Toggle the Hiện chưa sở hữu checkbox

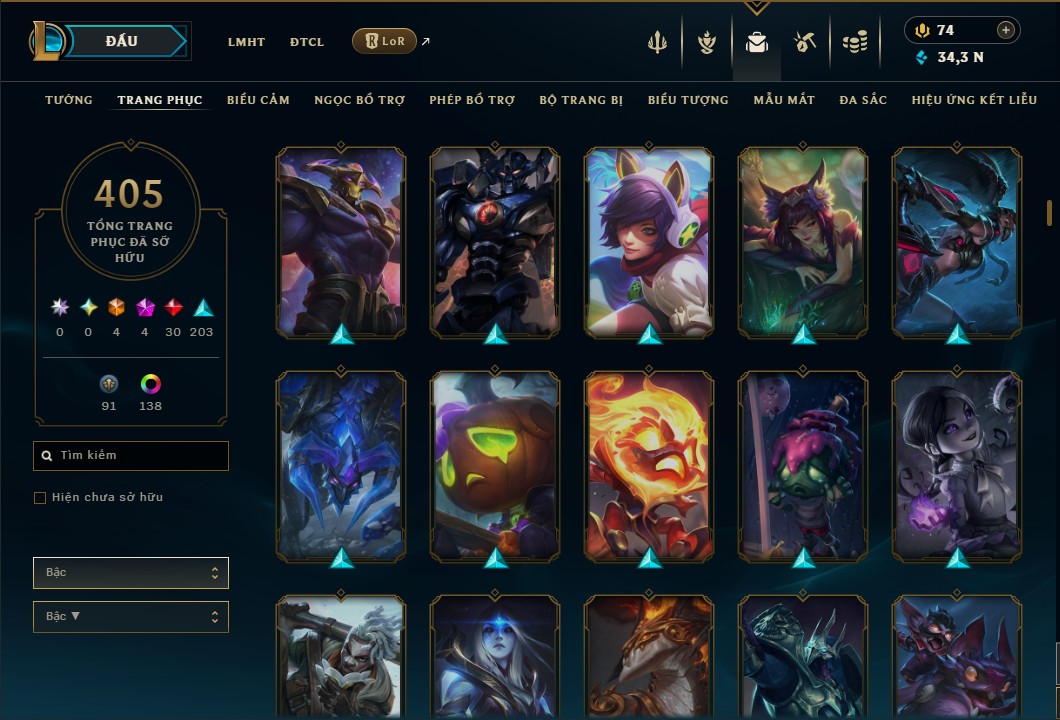(40, 498)
